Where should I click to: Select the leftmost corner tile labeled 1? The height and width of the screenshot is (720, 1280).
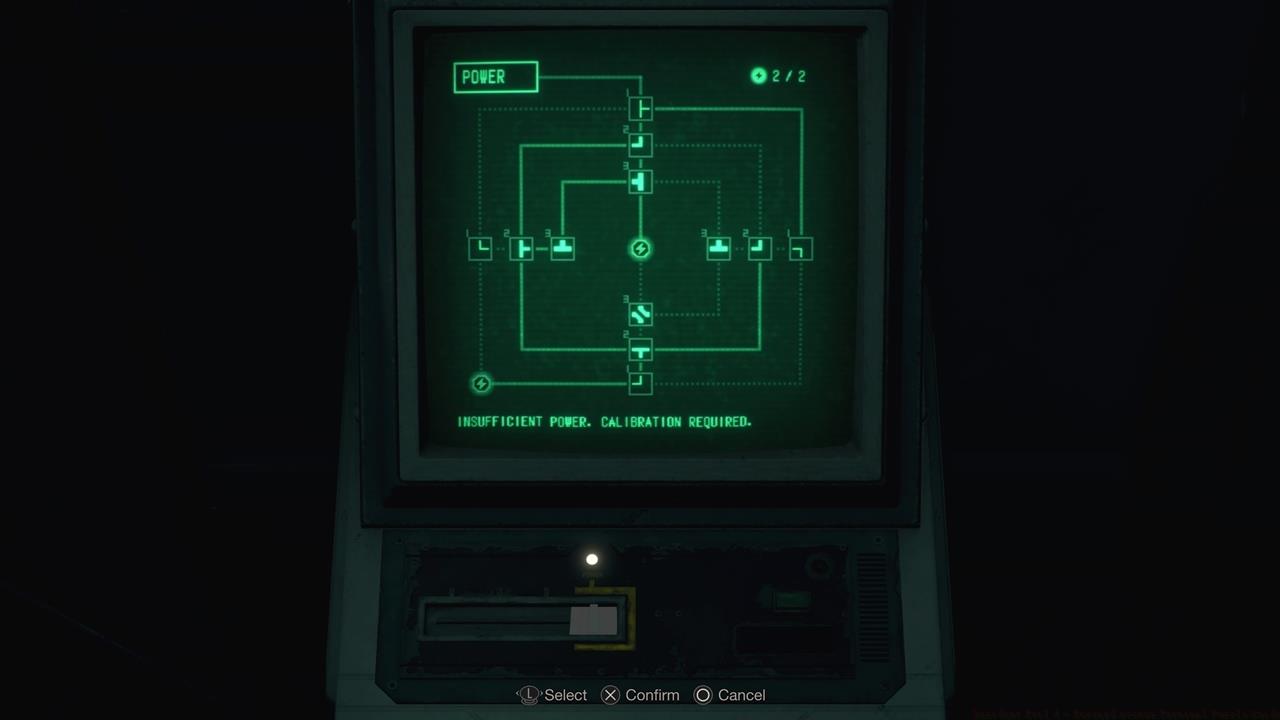coord(481,248)
